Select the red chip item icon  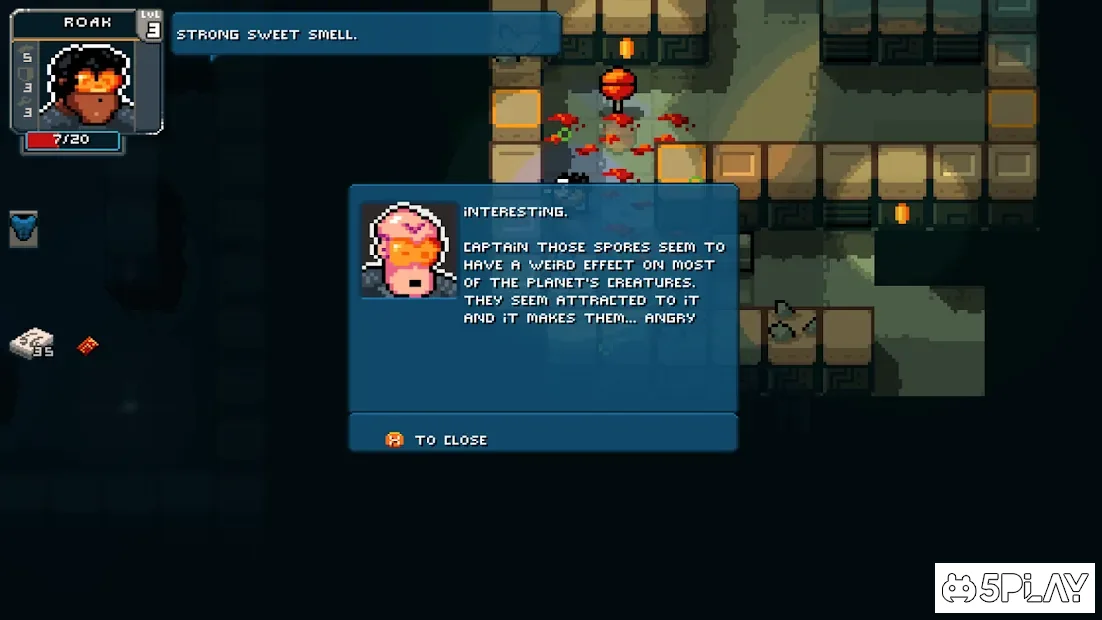pyautogui.click(x=88, y=346)
